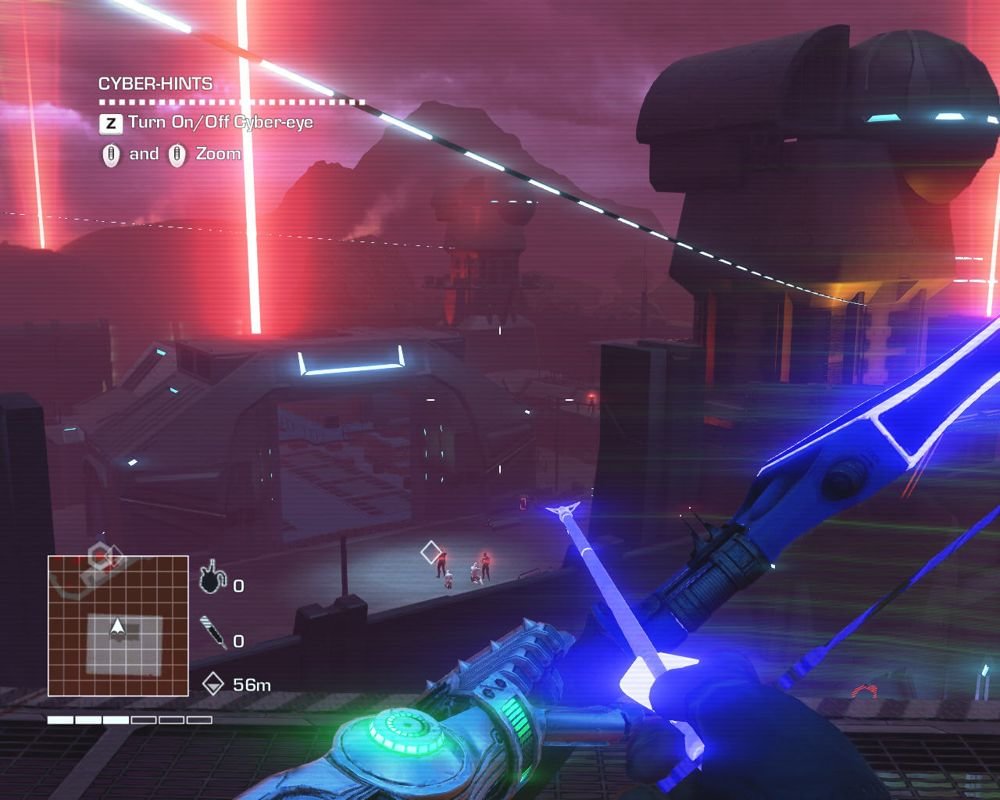Click the objective distance diamond icon

point(211,684)
